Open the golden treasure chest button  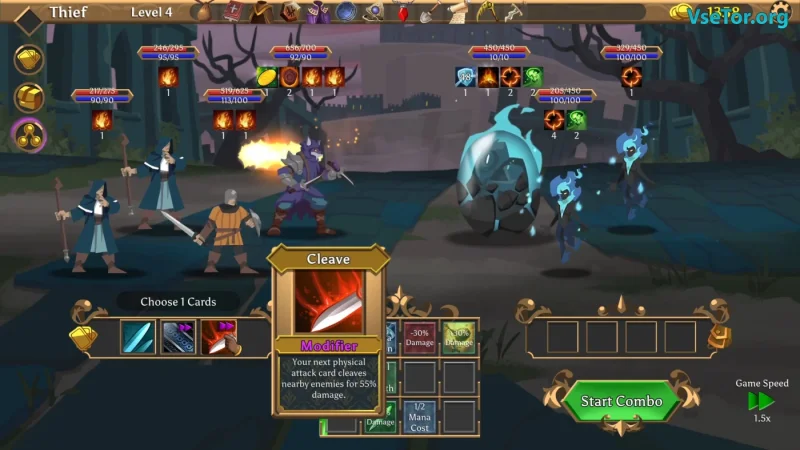point(28,96)
